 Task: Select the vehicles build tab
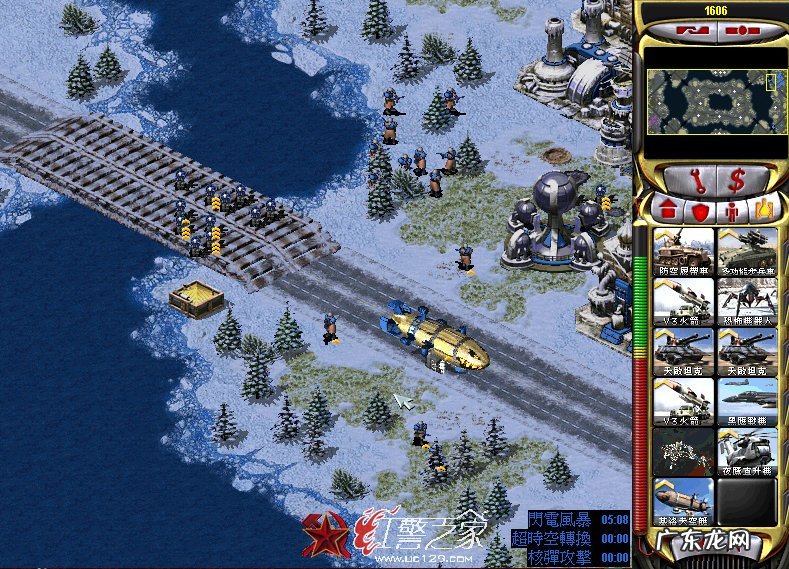point(760,210)
